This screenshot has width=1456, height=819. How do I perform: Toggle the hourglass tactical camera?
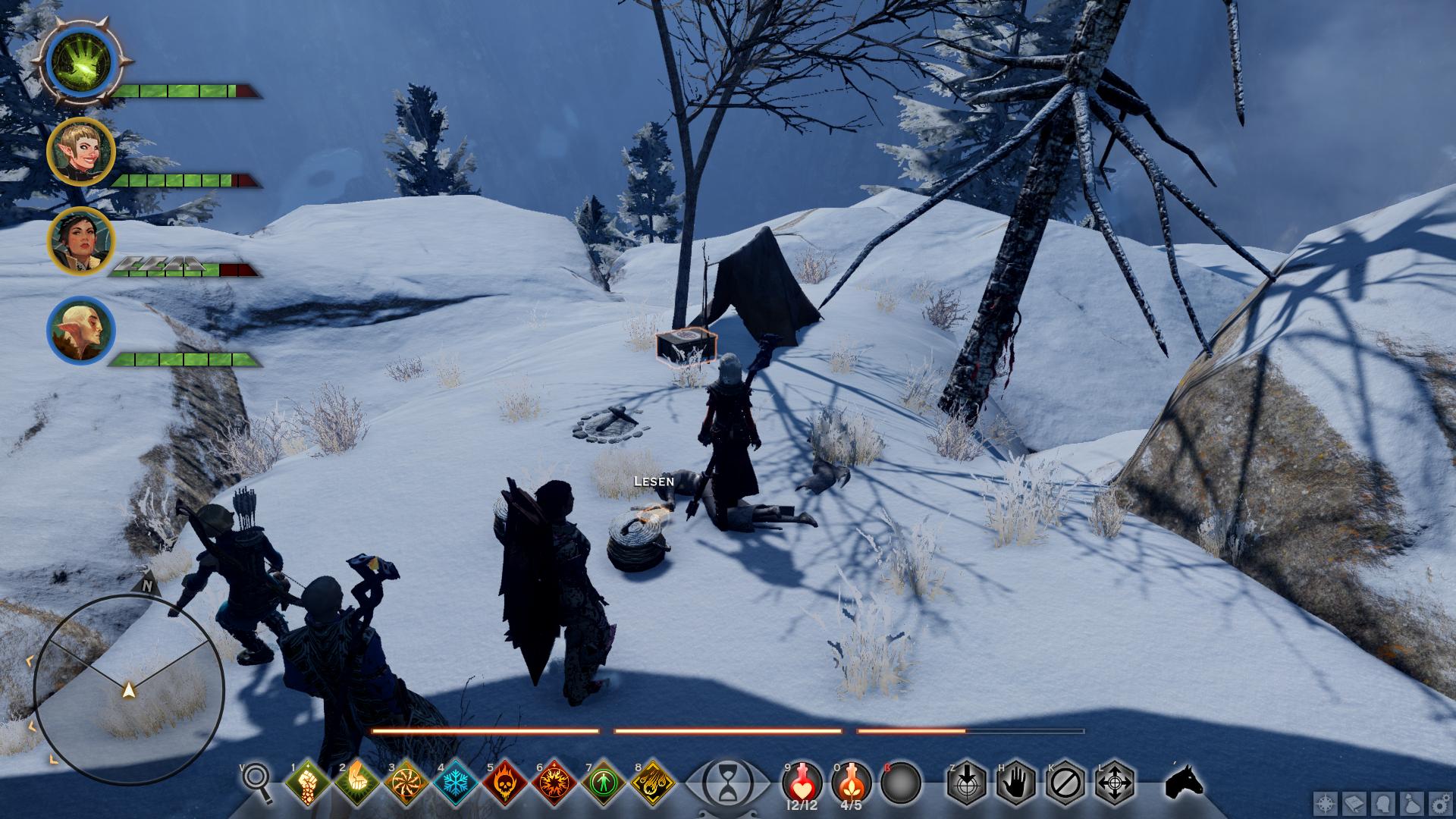coord(727,782)
